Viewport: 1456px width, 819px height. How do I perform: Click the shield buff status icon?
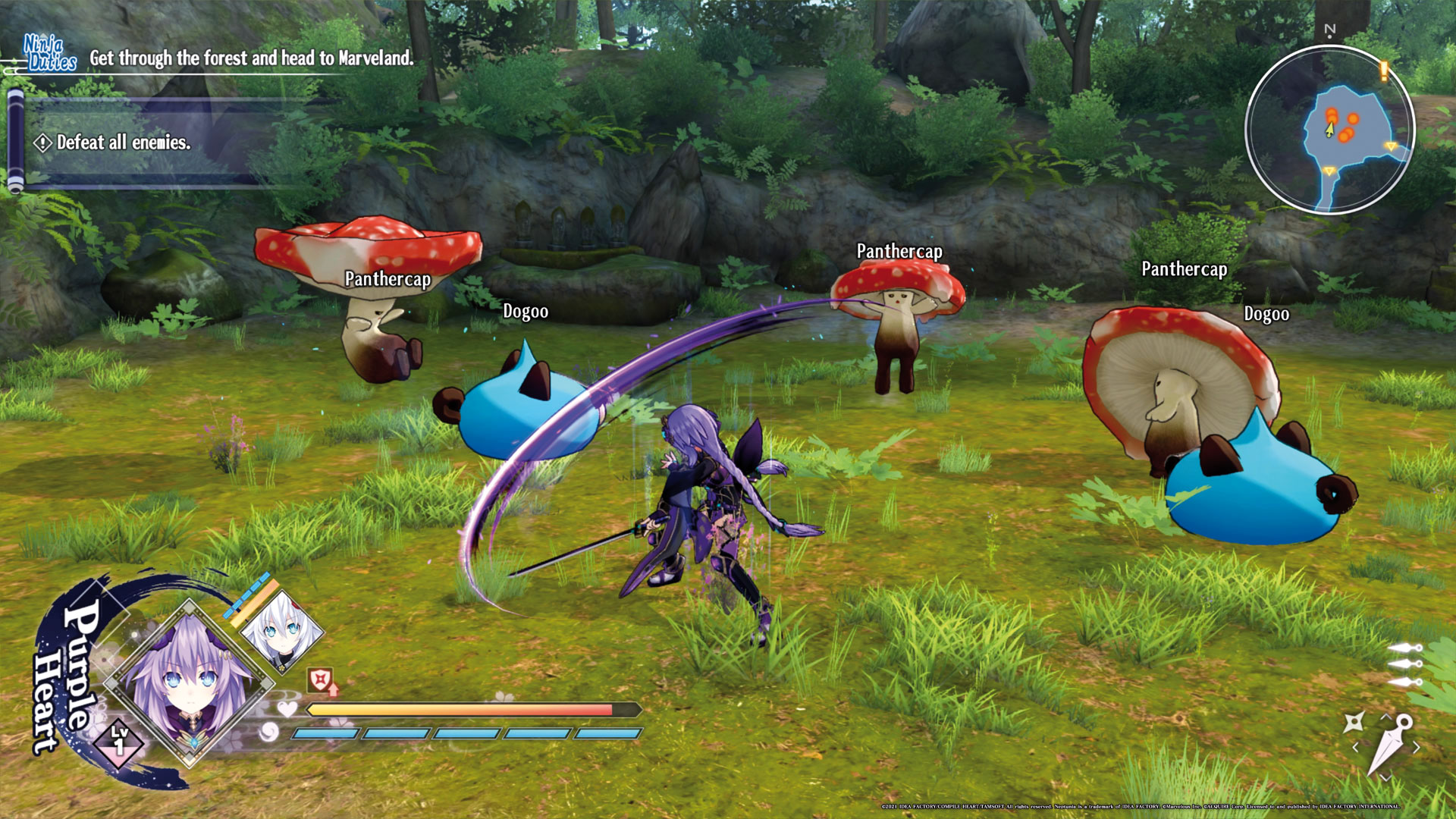pos(321,679)
